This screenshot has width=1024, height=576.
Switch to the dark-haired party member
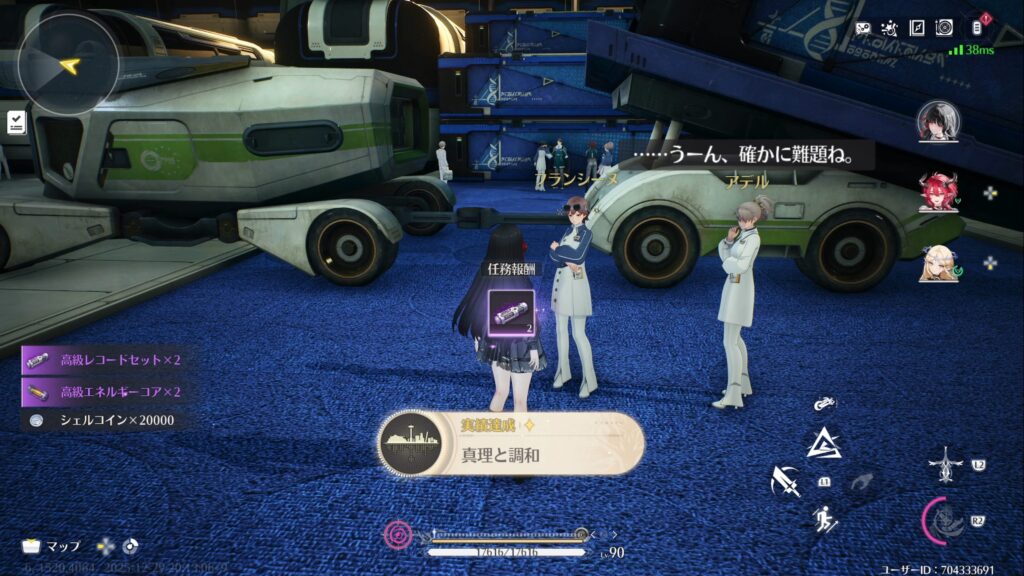pyautogui.click(x=938, y=121)
